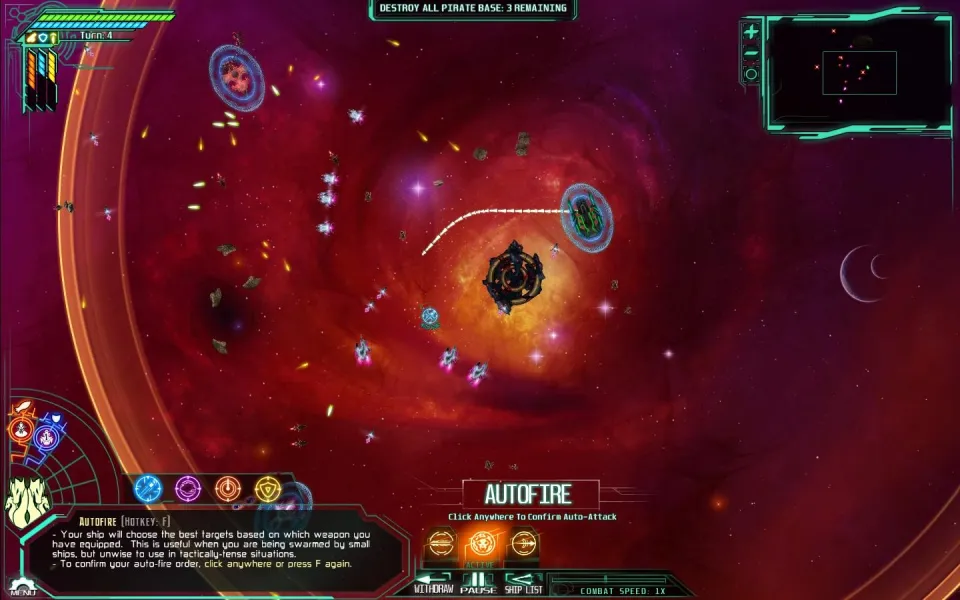The image size is (960, 600).
Task: Pause the combat
Action: 479,582
